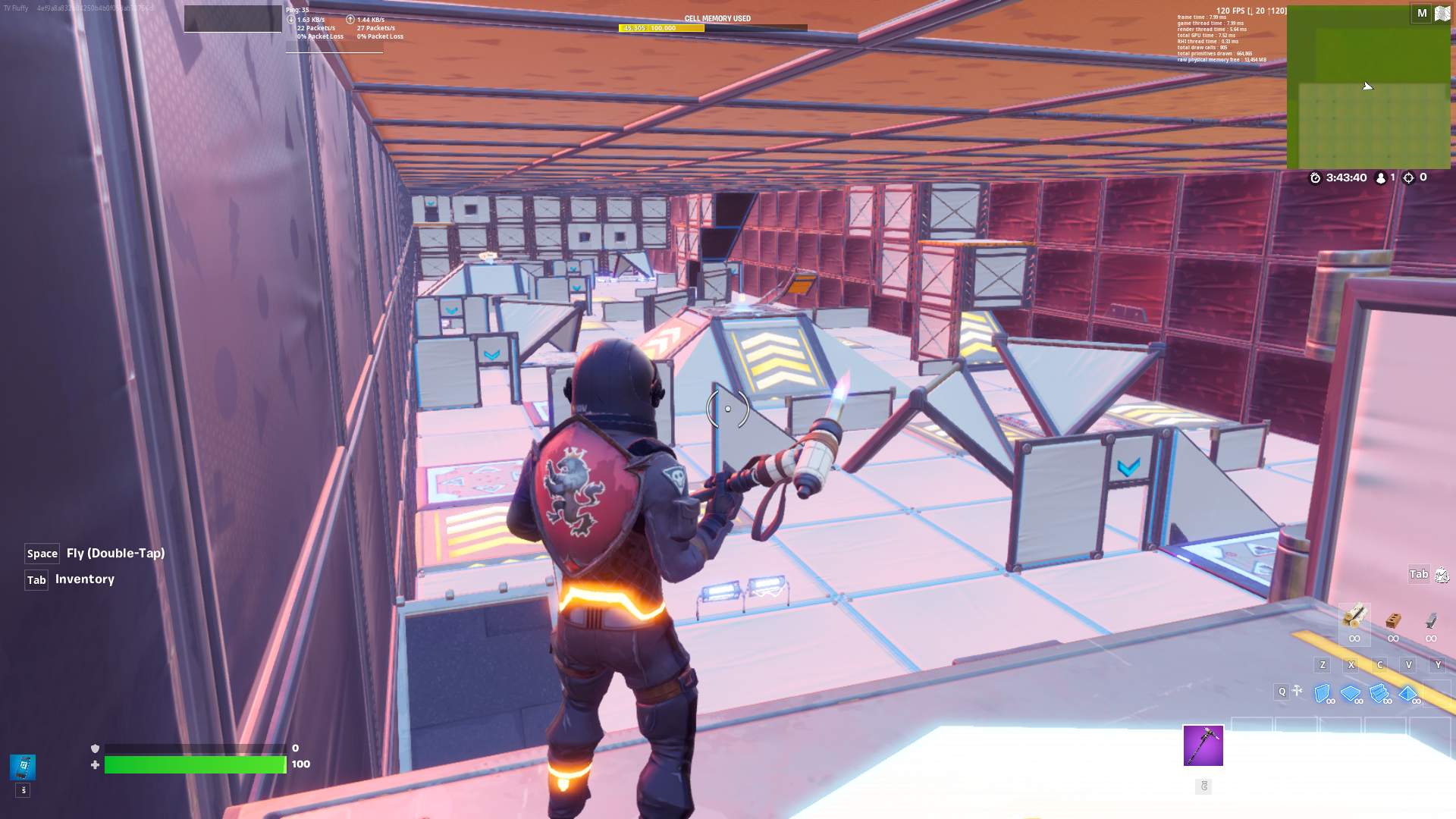
Task: Click the Tab Inventory prompt
Action: (x=71, y=579)
